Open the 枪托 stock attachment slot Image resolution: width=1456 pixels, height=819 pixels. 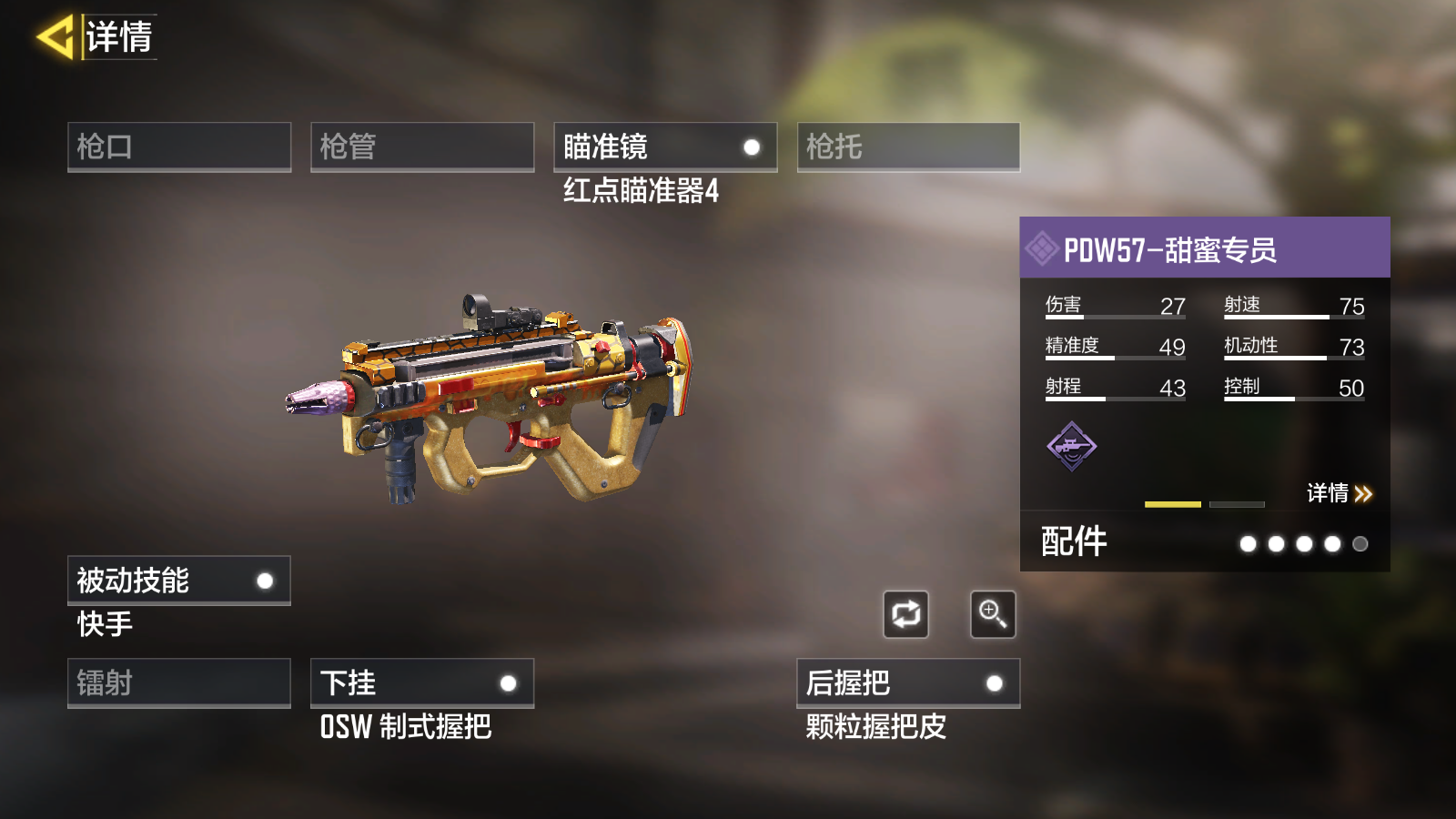pyautogui.click(x=908, y=147)
